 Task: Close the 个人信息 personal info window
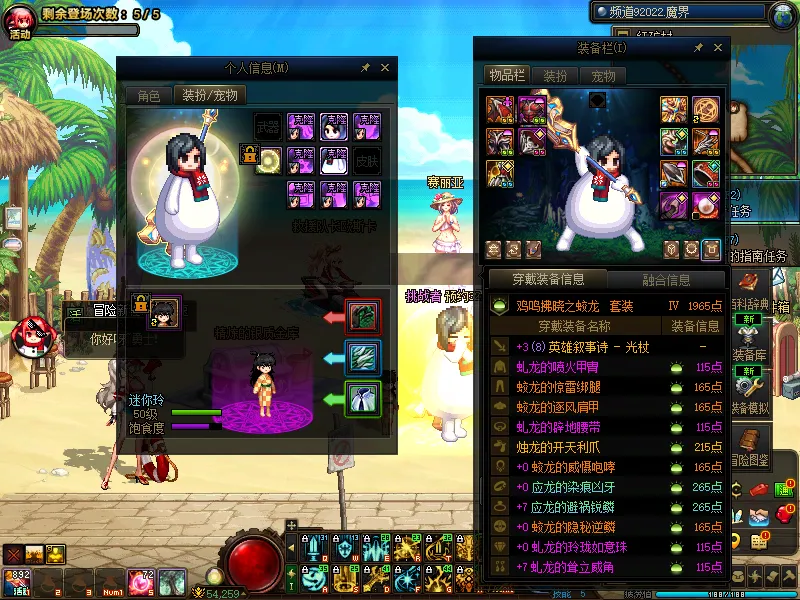point(385,68)
